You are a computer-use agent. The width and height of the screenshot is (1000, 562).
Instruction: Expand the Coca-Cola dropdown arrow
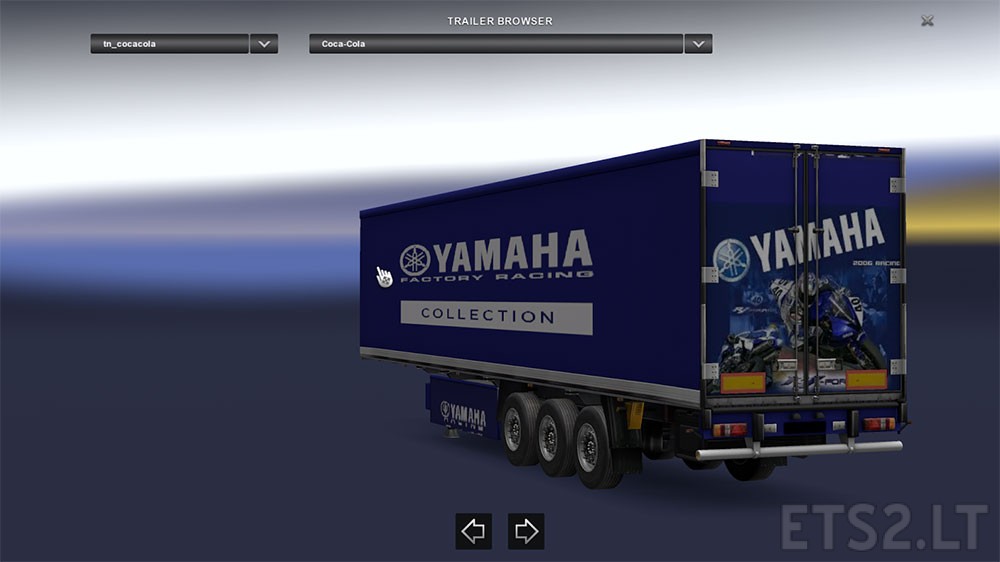tap(698, 44)
